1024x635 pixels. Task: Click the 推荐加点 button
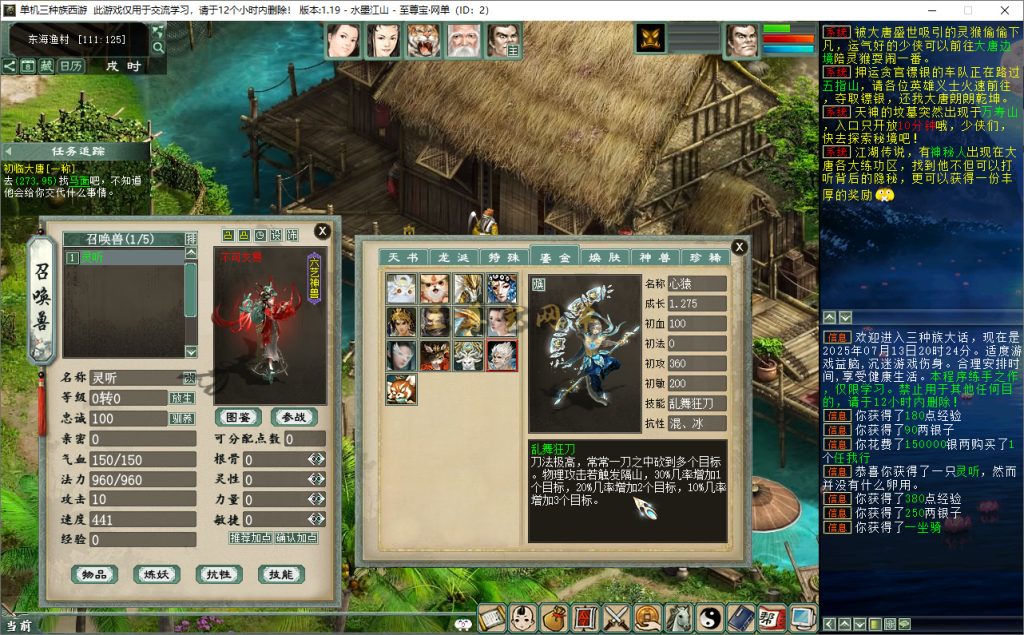click(x=251, y=538)
